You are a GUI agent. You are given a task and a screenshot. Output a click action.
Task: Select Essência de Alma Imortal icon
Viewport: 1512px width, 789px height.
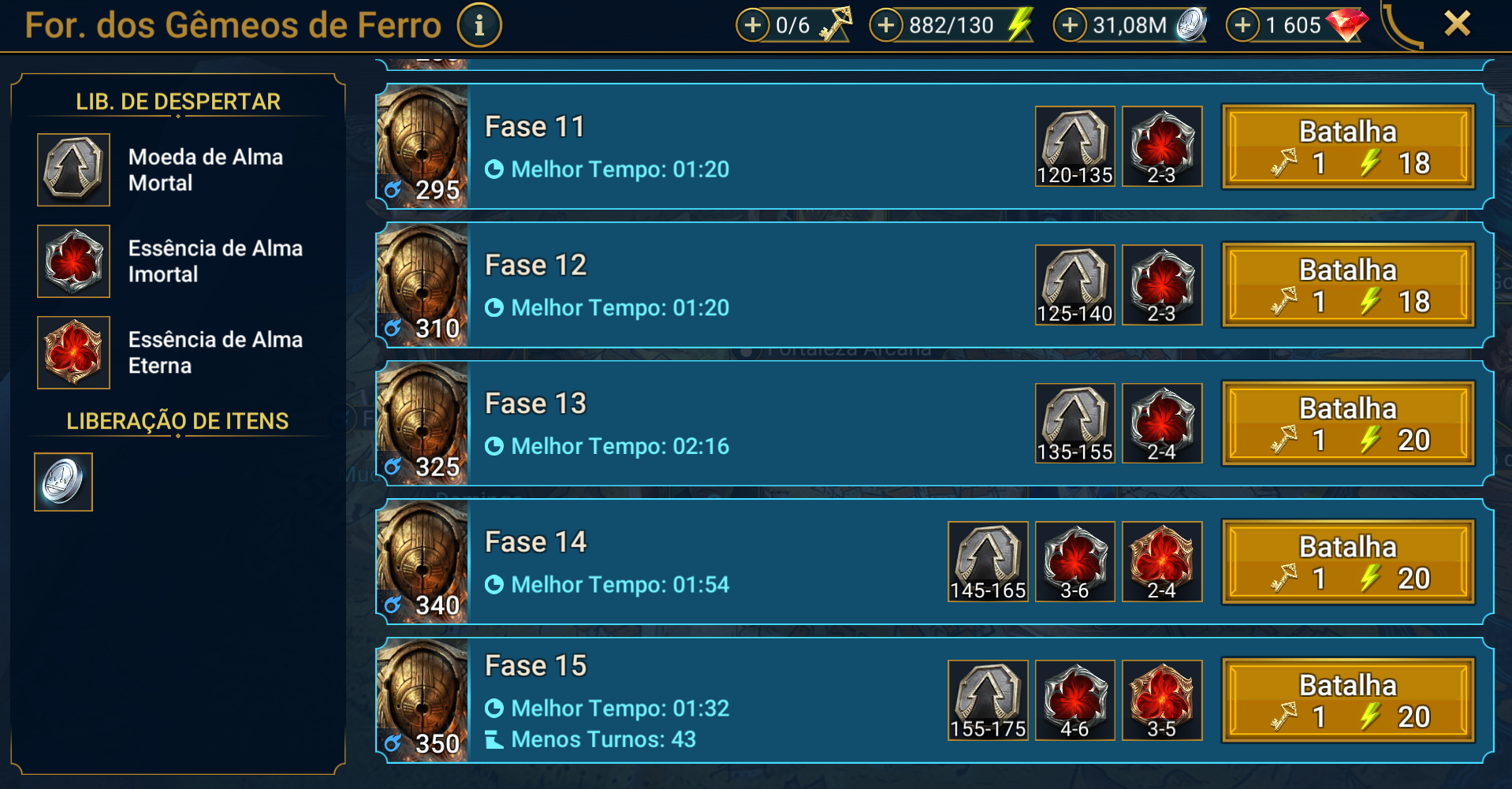pyautogui.click(x=73, y=261)
